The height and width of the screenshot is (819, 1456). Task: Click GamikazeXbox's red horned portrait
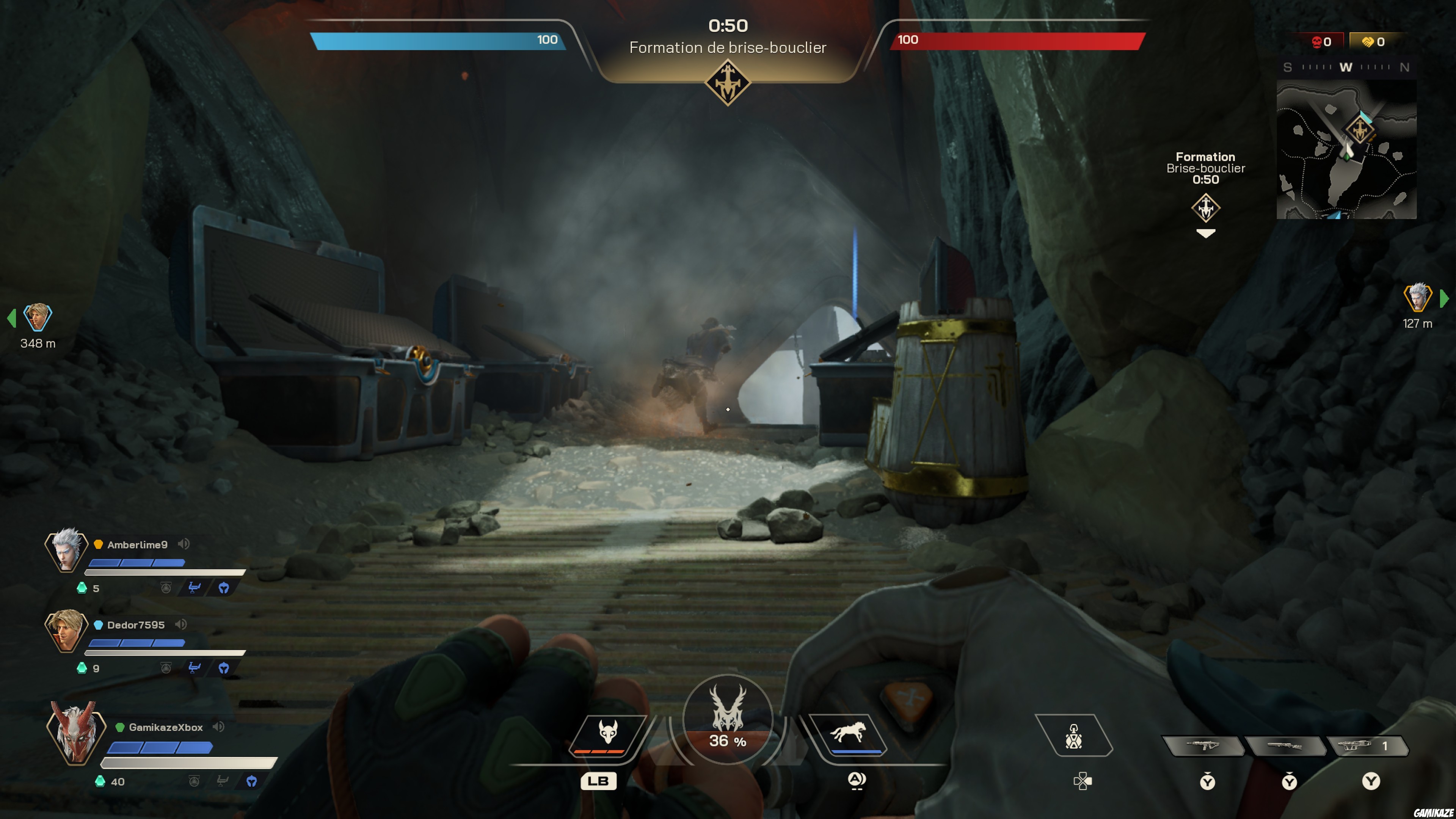point(75,733)
